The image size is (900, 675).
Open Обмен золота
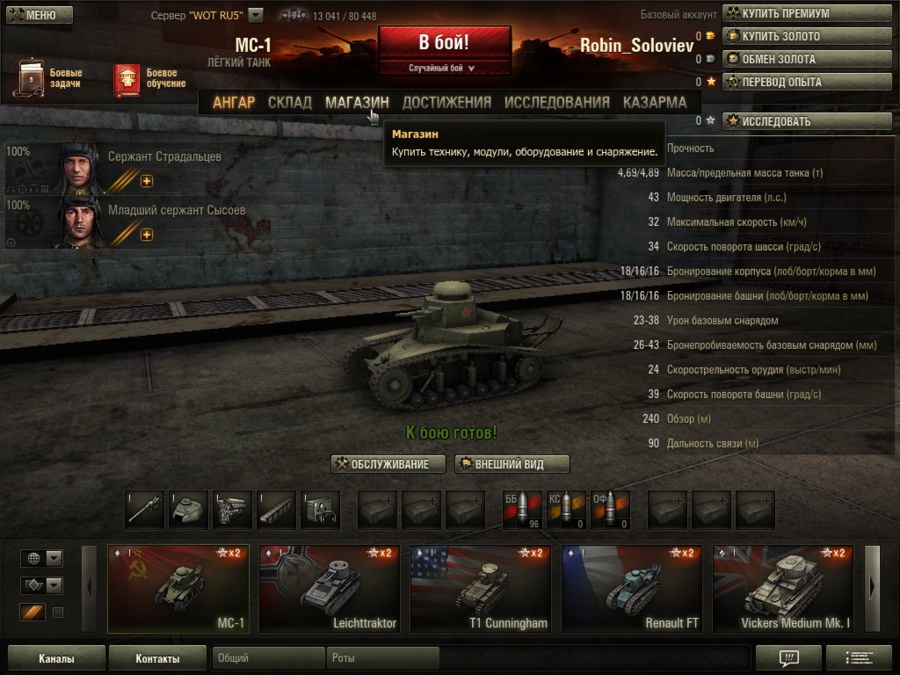[807, 59]
